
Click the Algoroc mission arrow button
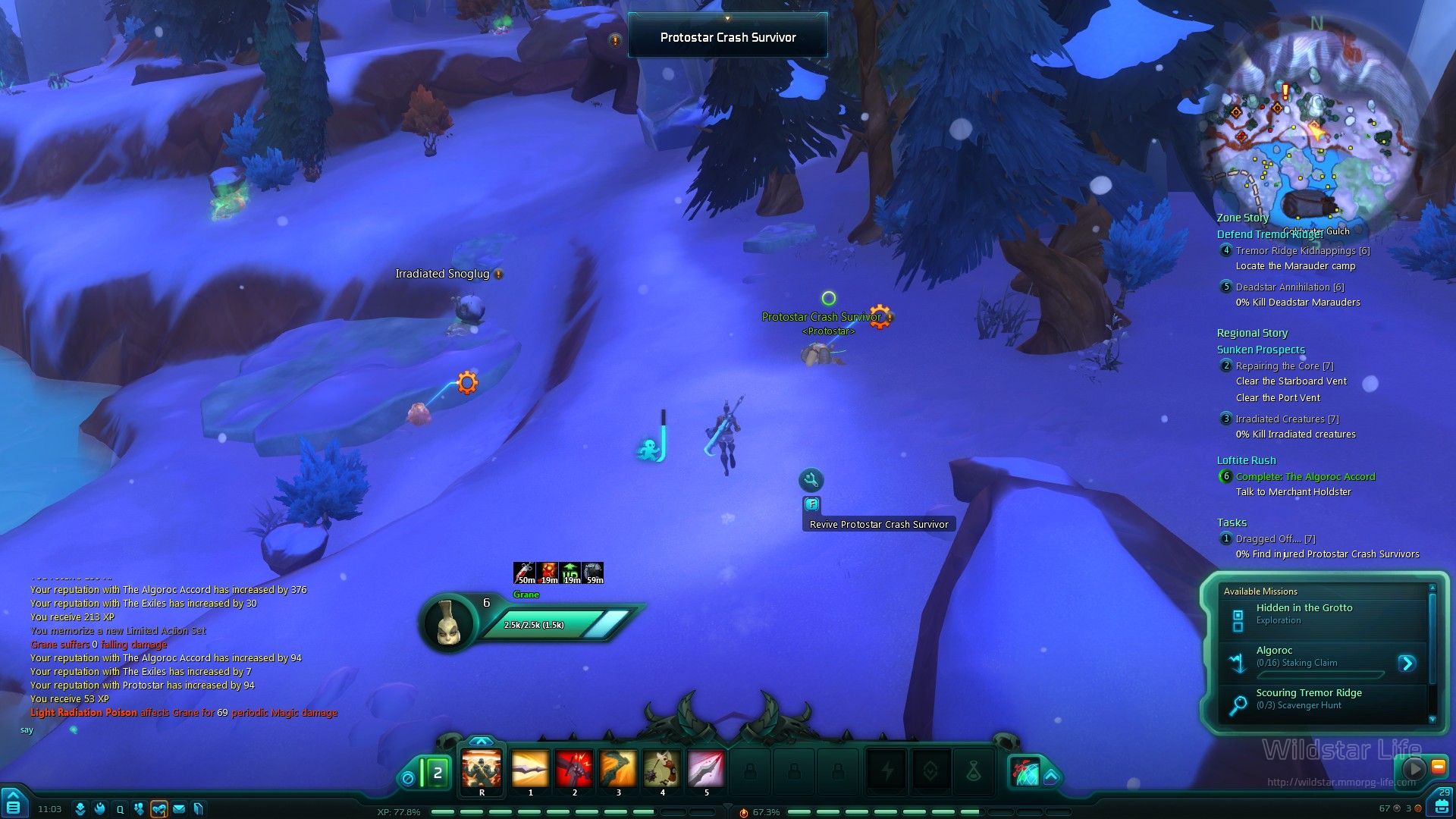[x=1407, y=664]
